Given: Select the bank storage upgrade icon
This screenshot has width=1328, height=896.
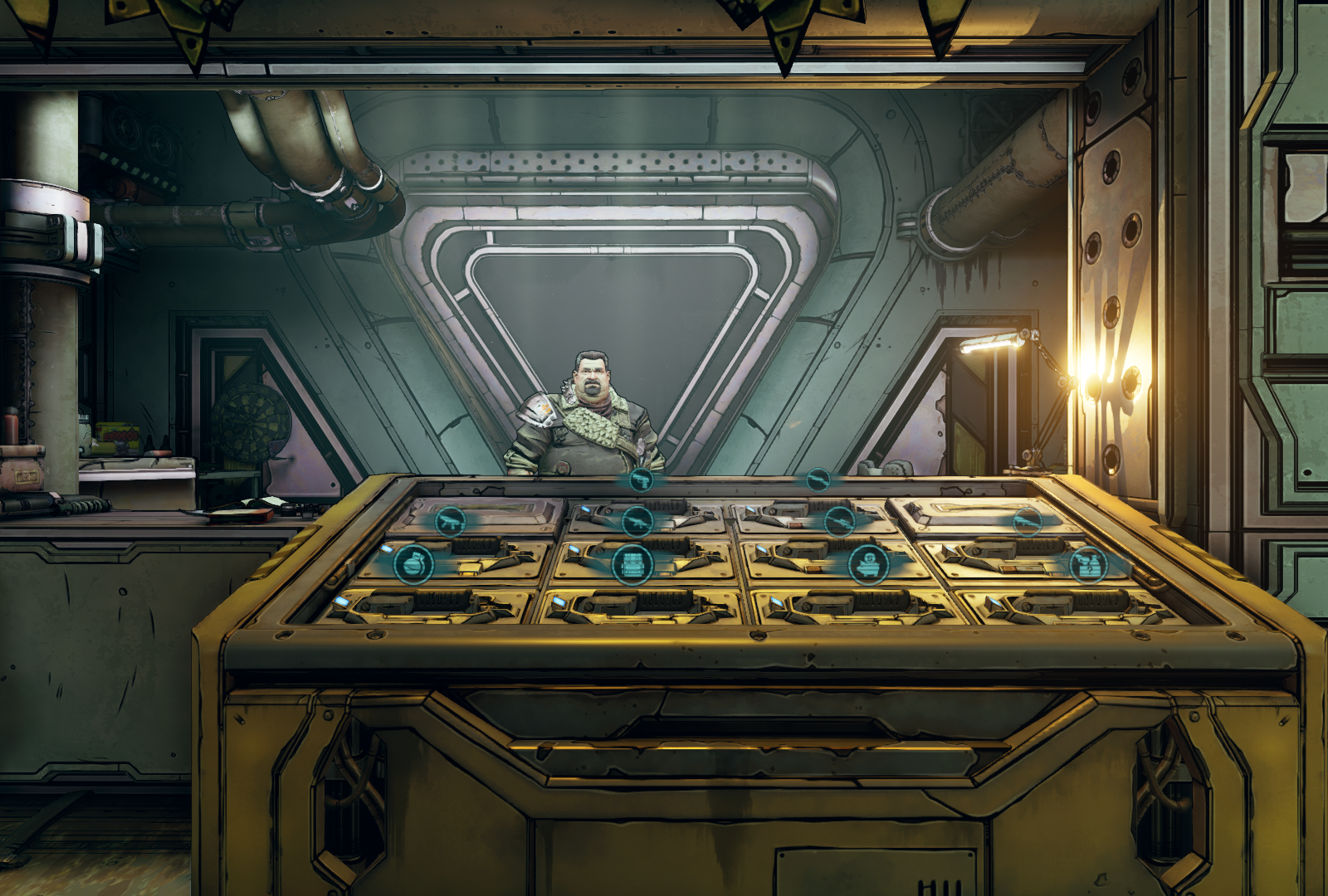Looking at the screenshot, I should [868, 565].
